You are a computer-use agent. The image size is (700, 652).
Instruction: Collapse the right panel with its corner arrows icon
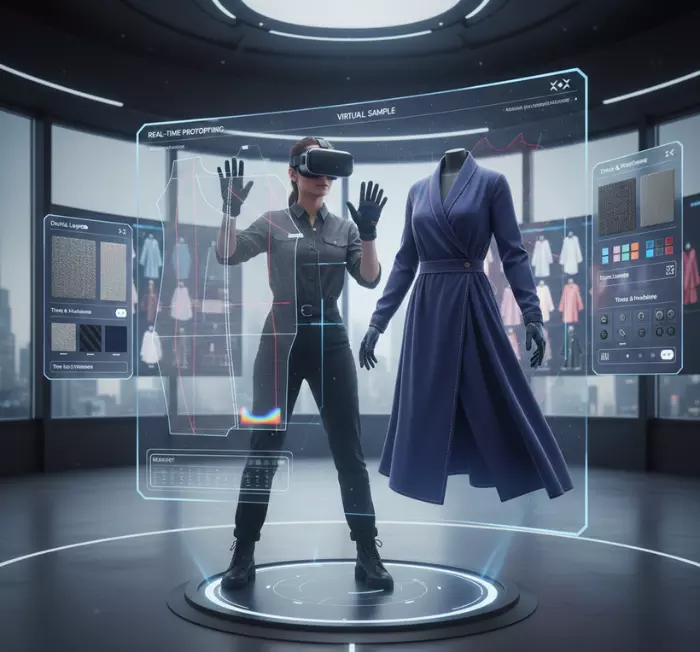pyautogui.click(x=671, y=153)
